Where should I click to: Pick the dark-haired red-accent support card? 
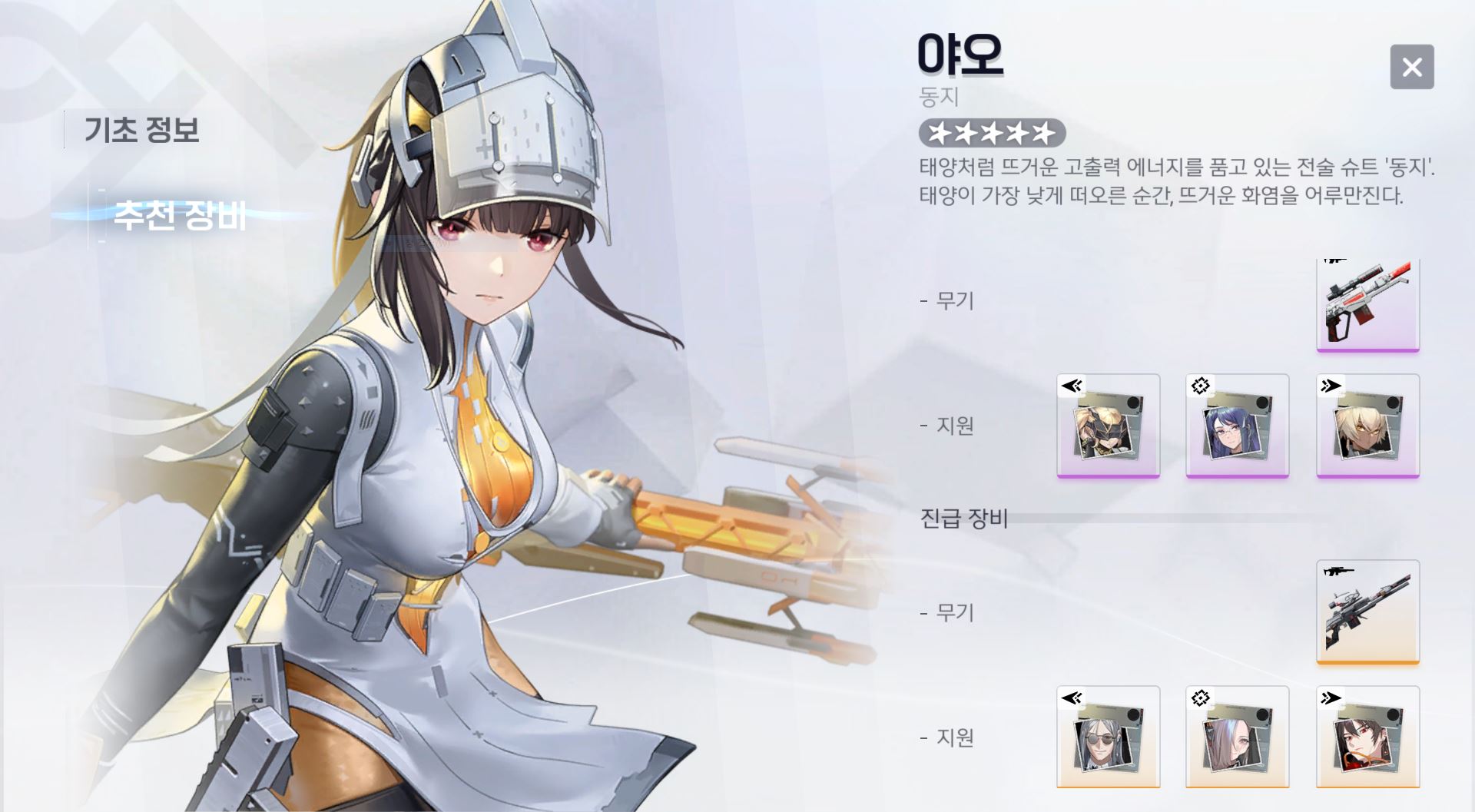coord(1367,737)
